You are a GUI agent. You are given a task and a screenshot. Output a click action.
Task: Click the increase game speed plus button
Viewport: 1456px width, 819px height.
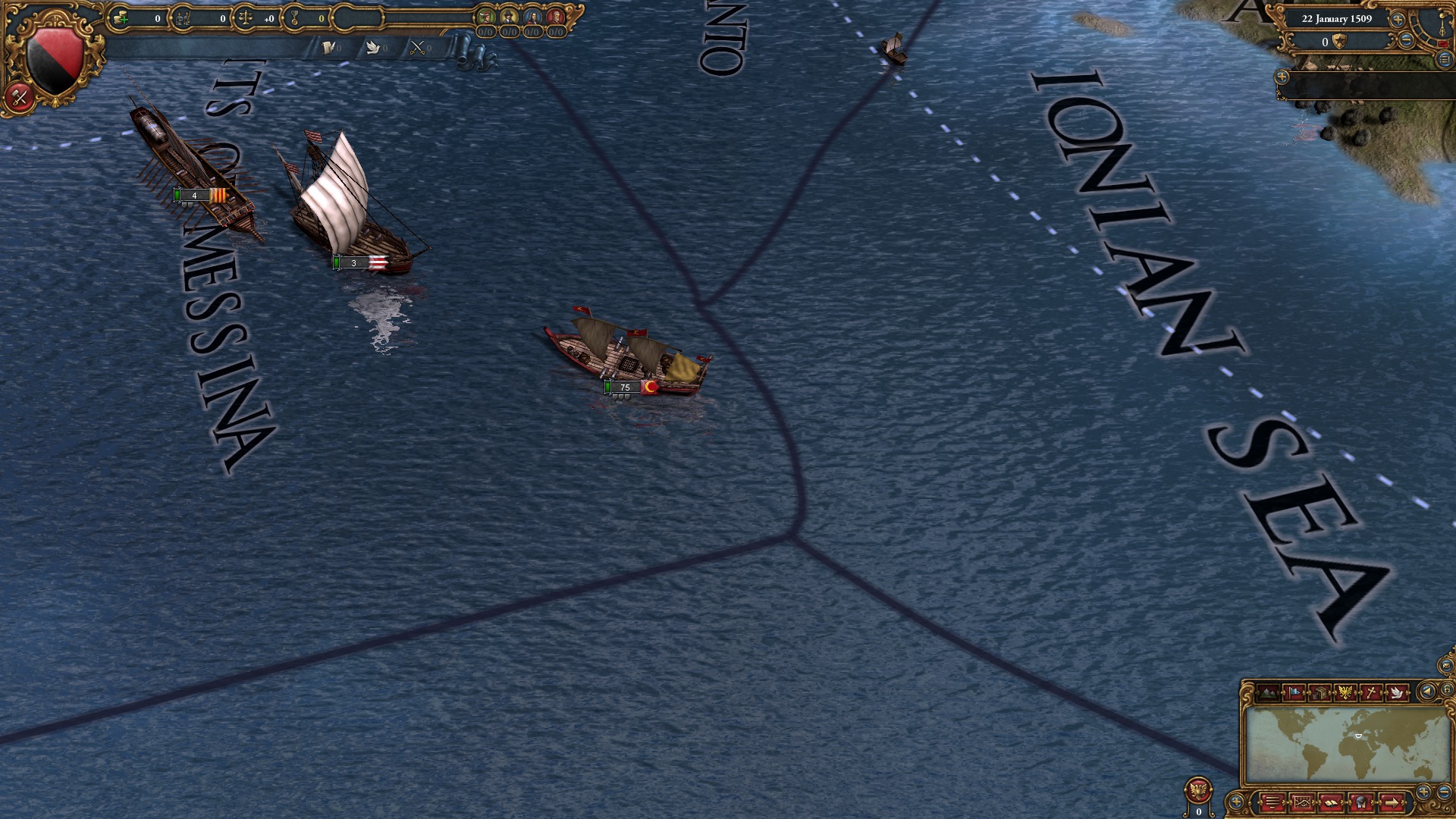[1398, 20]
